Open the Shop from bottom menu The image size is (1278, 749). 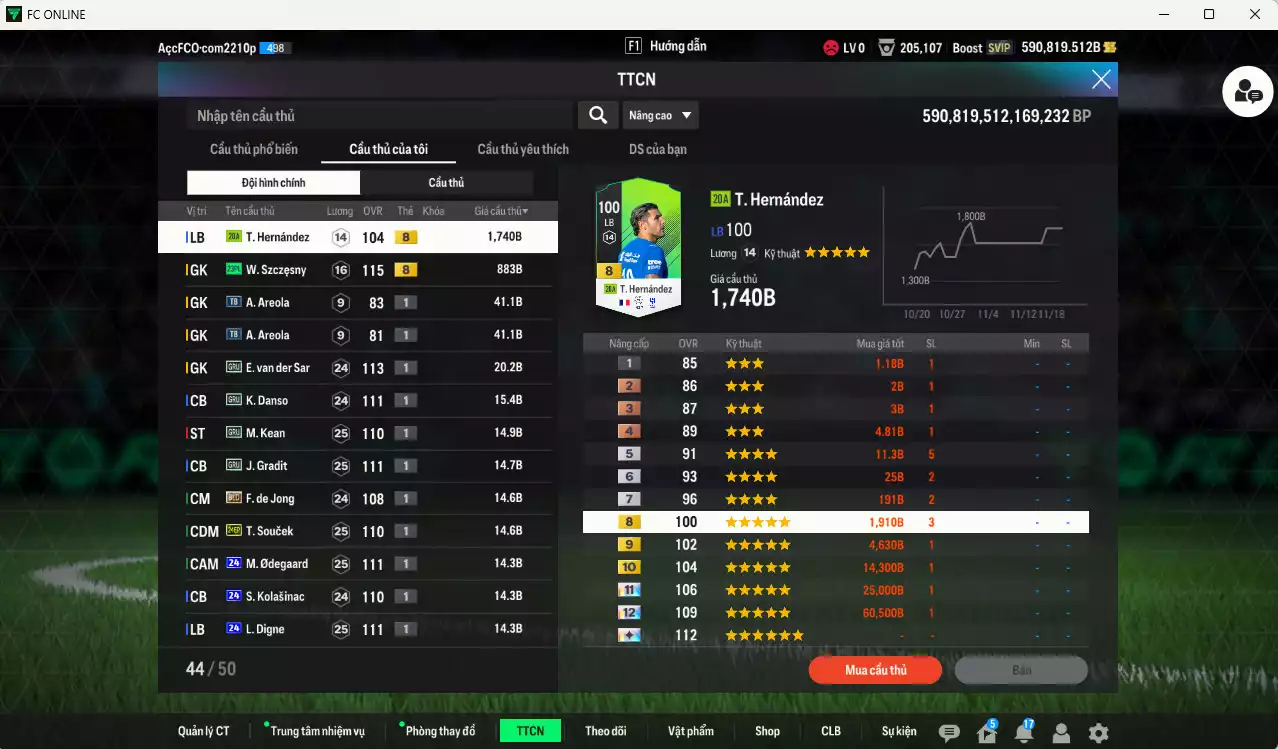pos(767,731)
